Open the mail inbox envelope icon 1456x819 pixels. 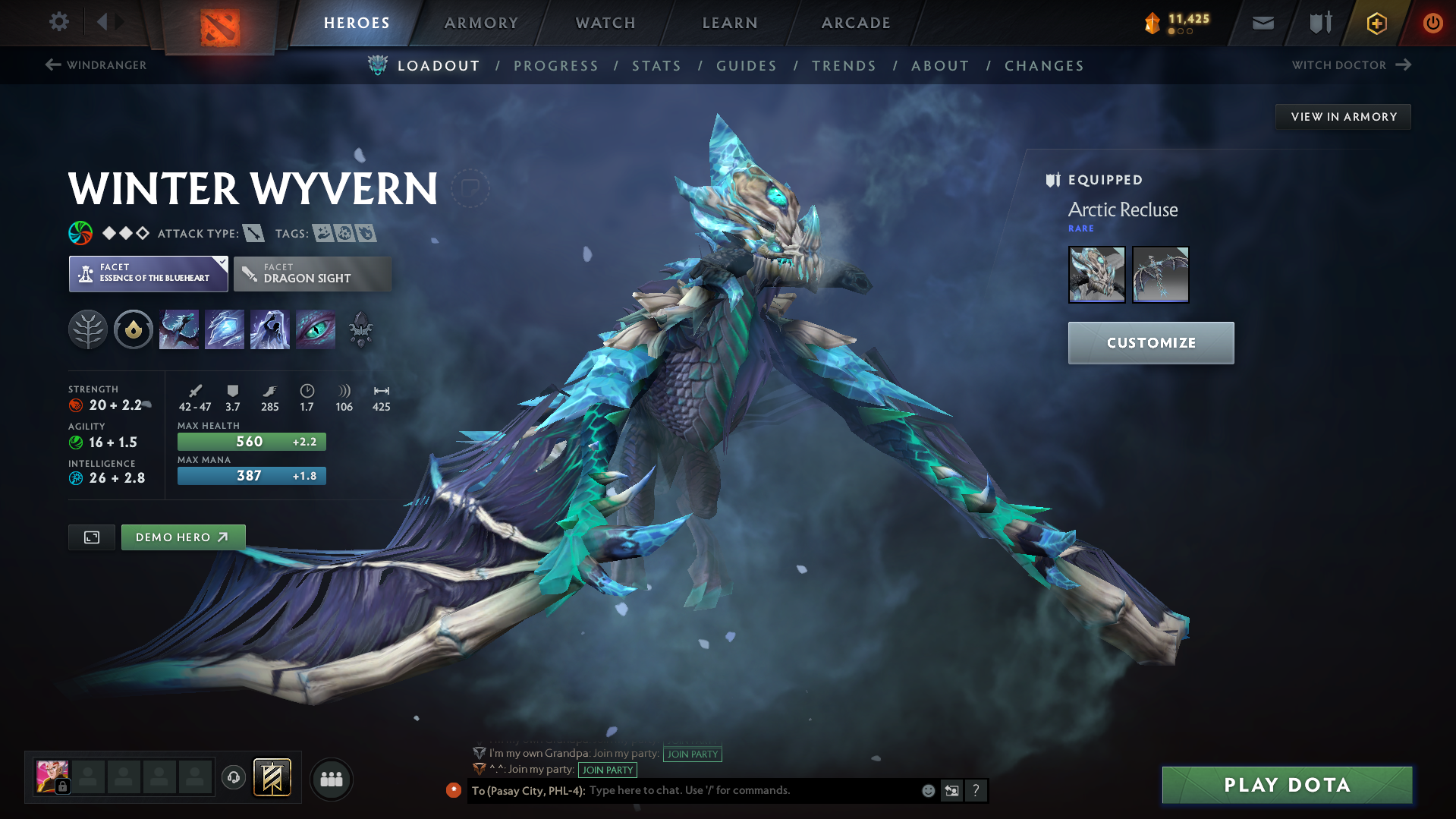click(1262, 22)
